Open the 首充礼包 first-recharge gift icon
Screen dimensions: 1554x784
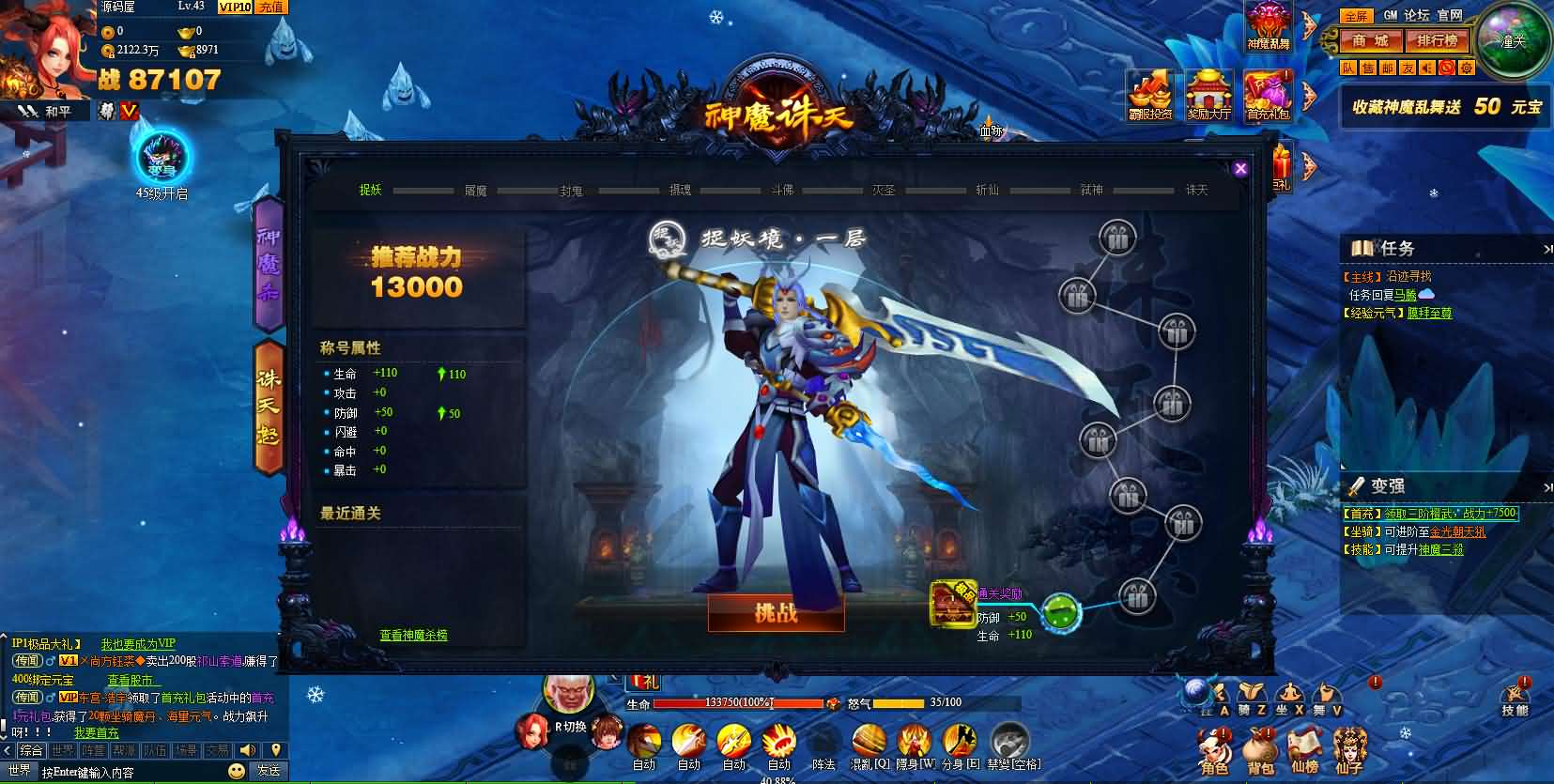[1268, 96]
